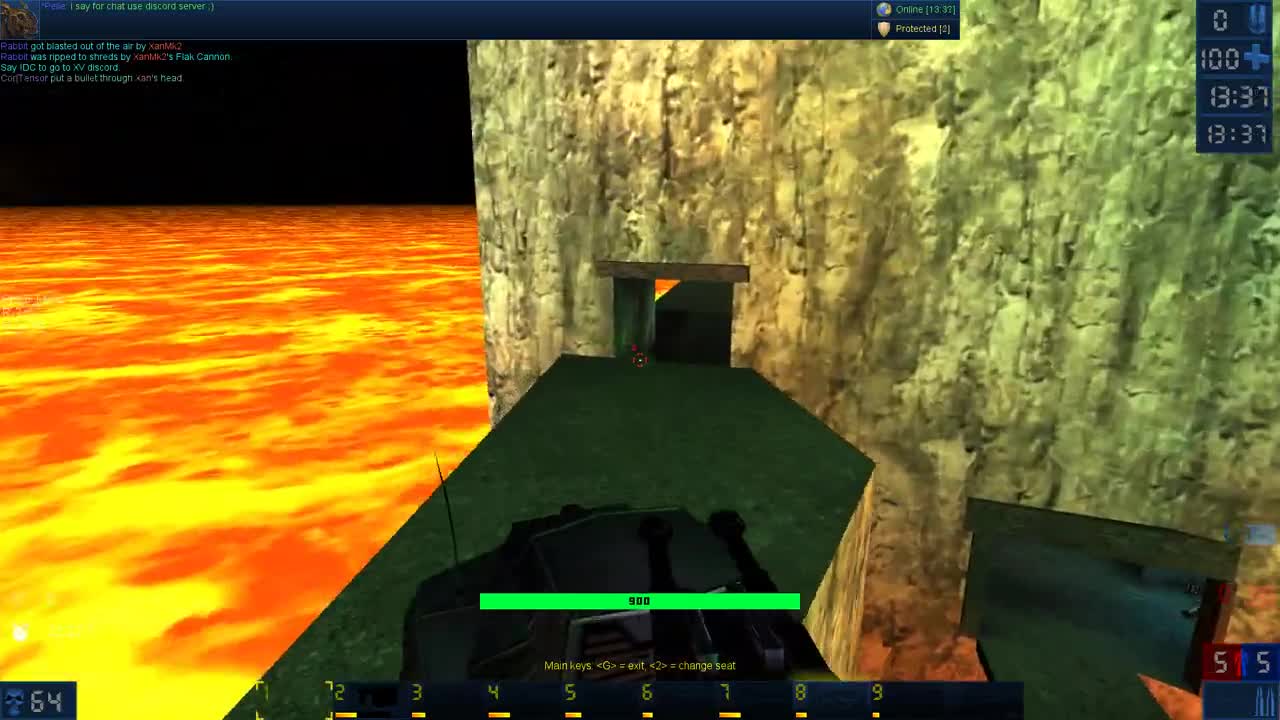The image size is (1280, 720).
Task: Select weapon slot 2 in the weapon bar
Action: [x=337, y=692]
